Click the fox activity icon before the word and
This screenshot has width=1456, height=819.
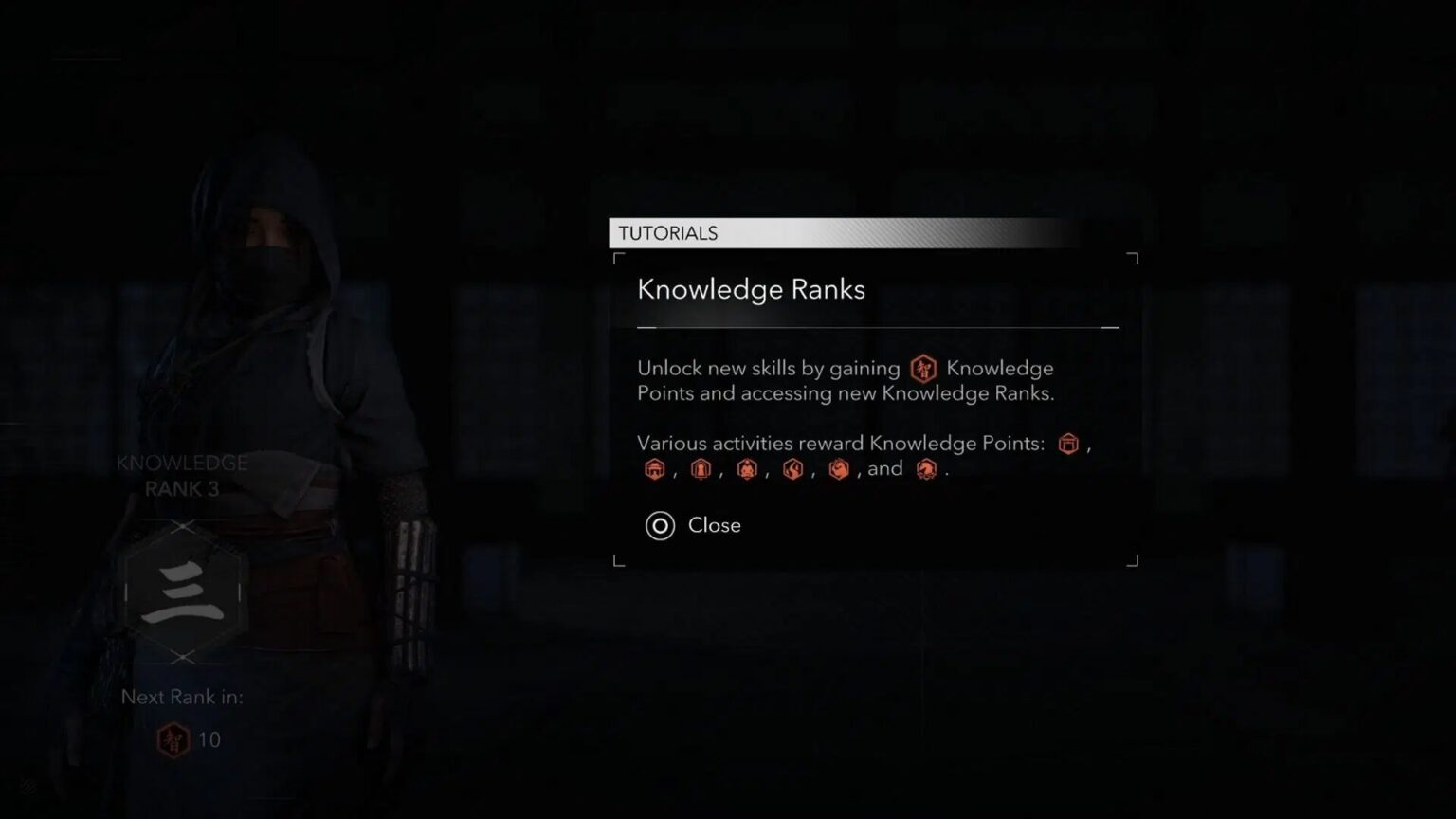click(x=839, y=469)
